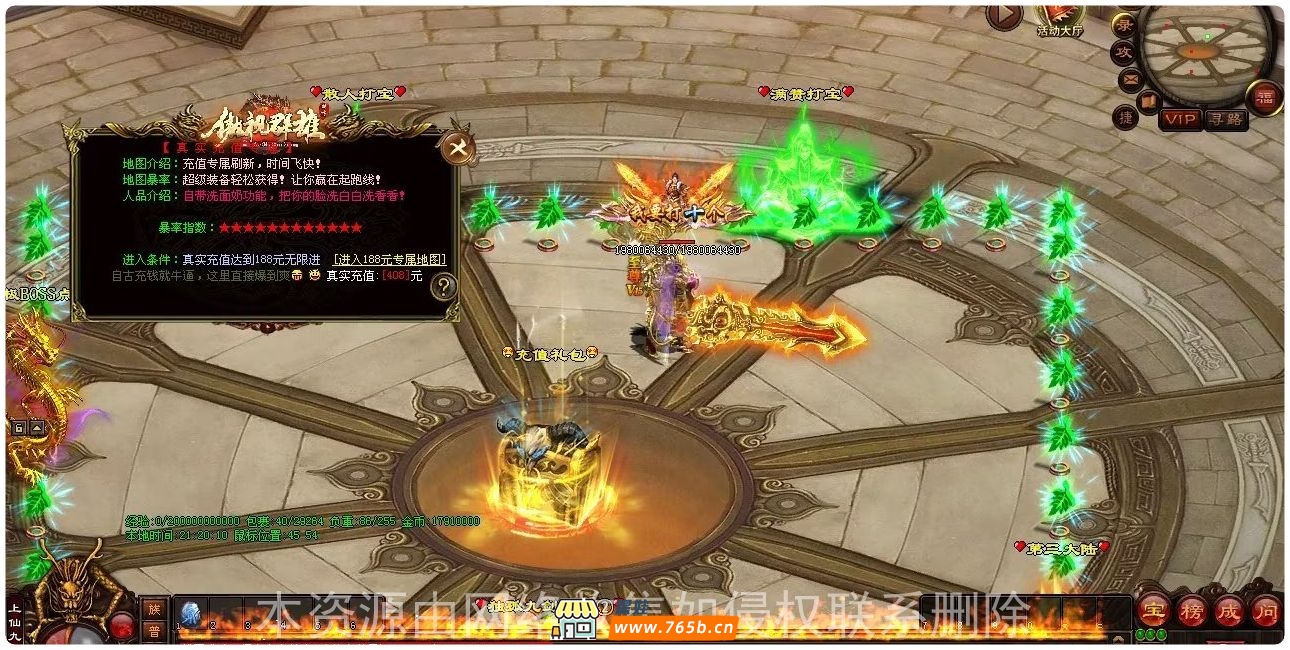Click the 捷 shortcut button
Screen dimensions: 1290x650
[x=1126, y=118]
